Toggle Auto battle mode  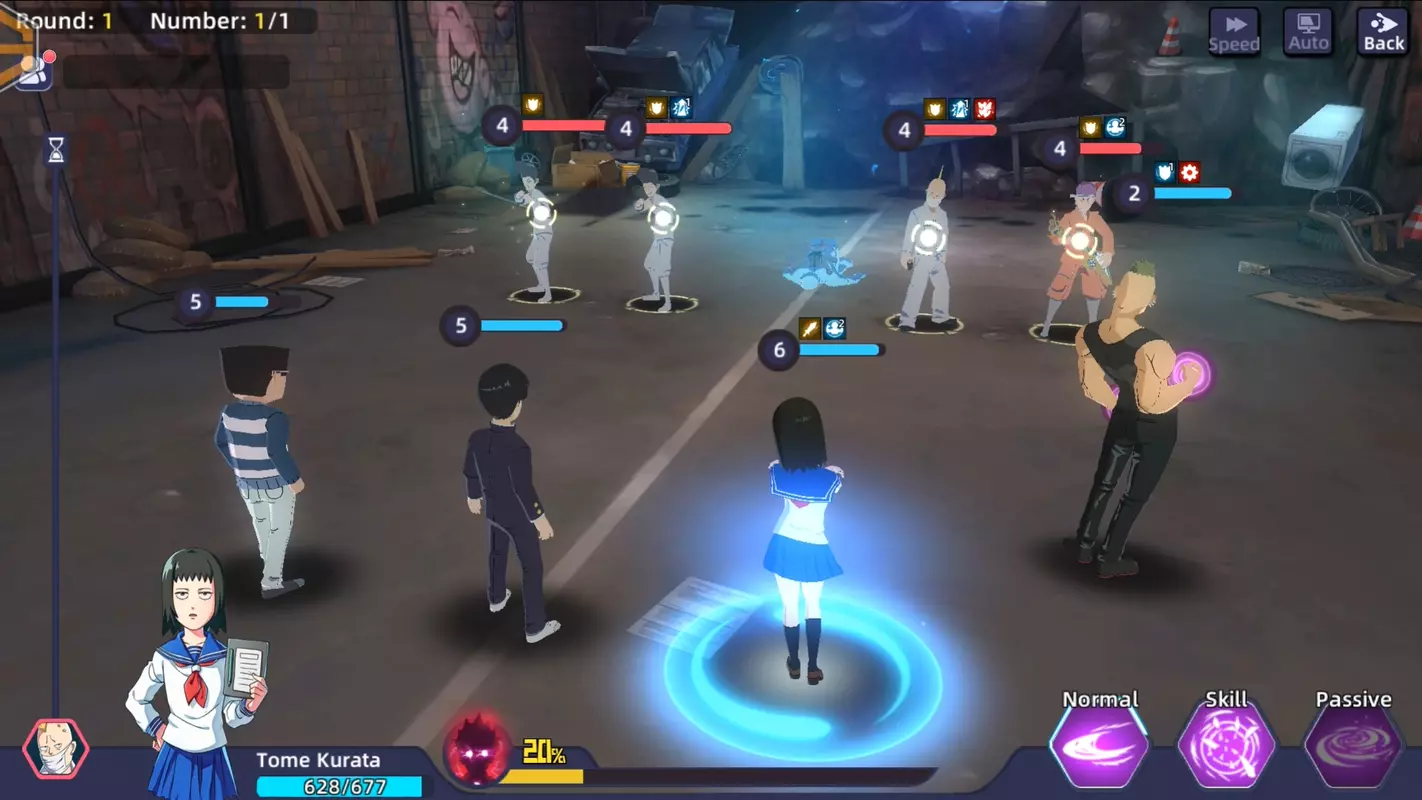(1307, 31)
